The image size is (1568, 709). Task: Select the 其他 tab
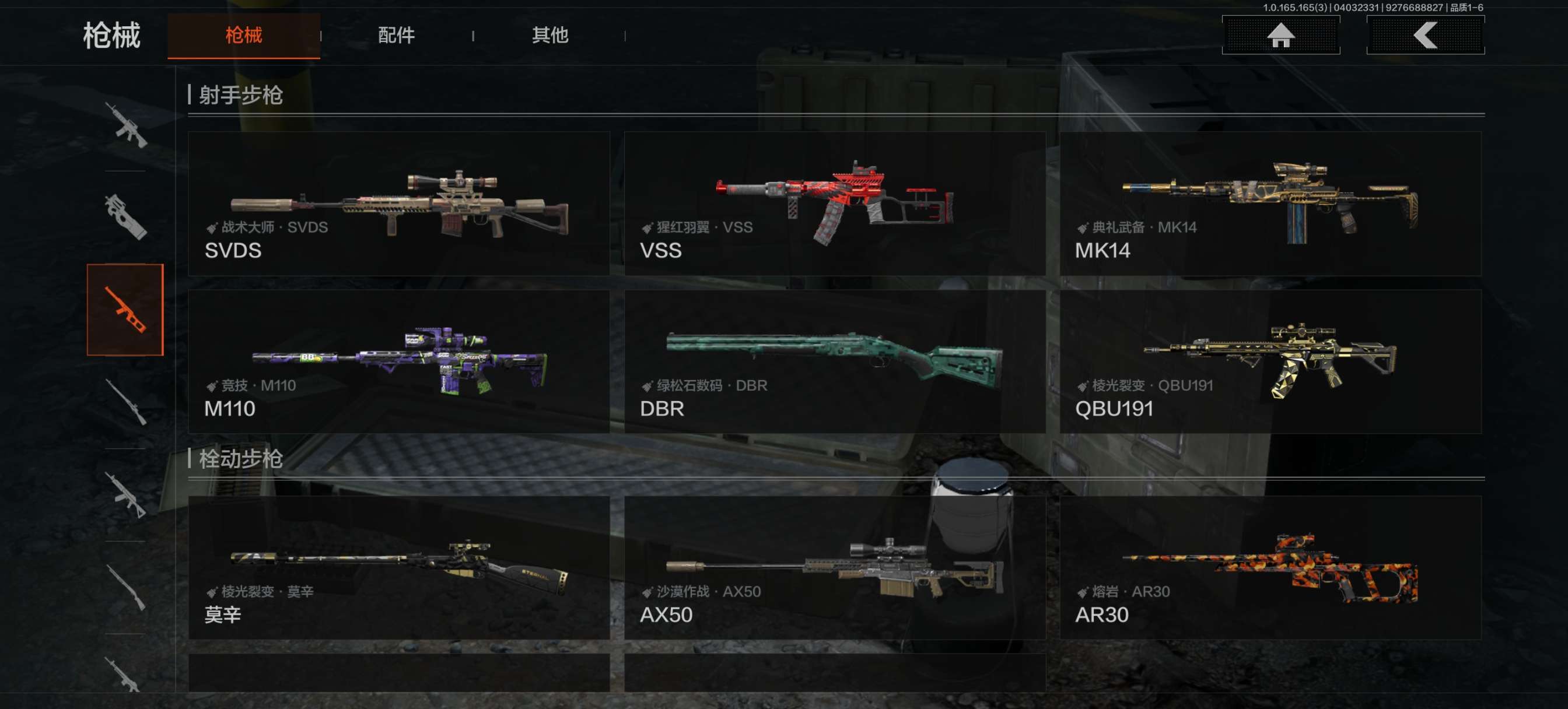(549, 36)
